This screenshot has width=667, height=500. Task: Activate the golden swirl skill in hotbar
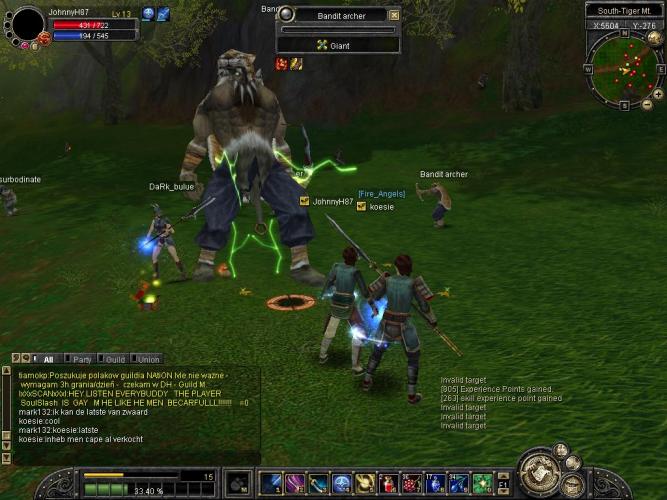365,484
